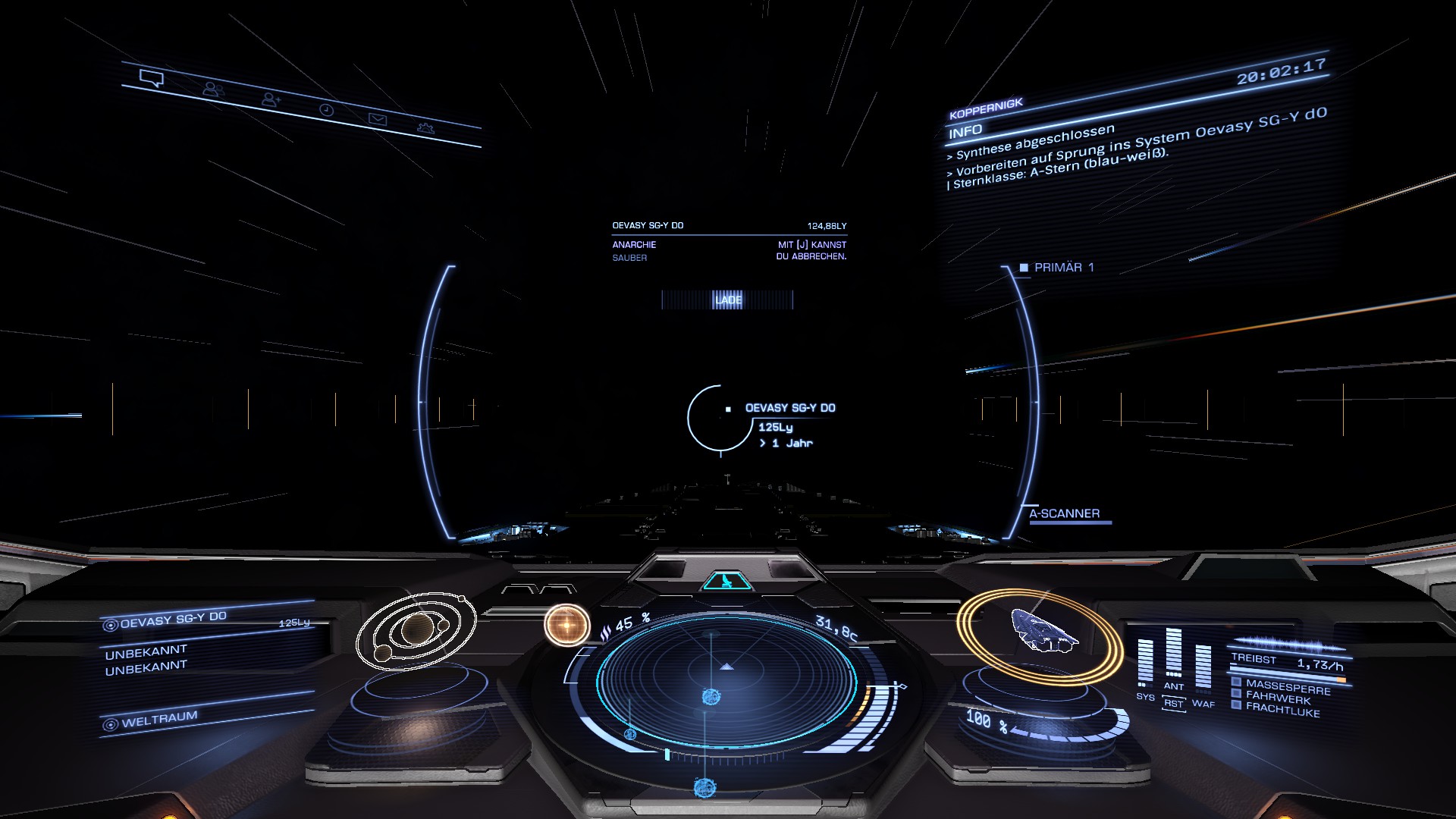Open the gear comms settings tab
The width and height of the screenshot is (1456, 819).
click(x=426, y=128)
